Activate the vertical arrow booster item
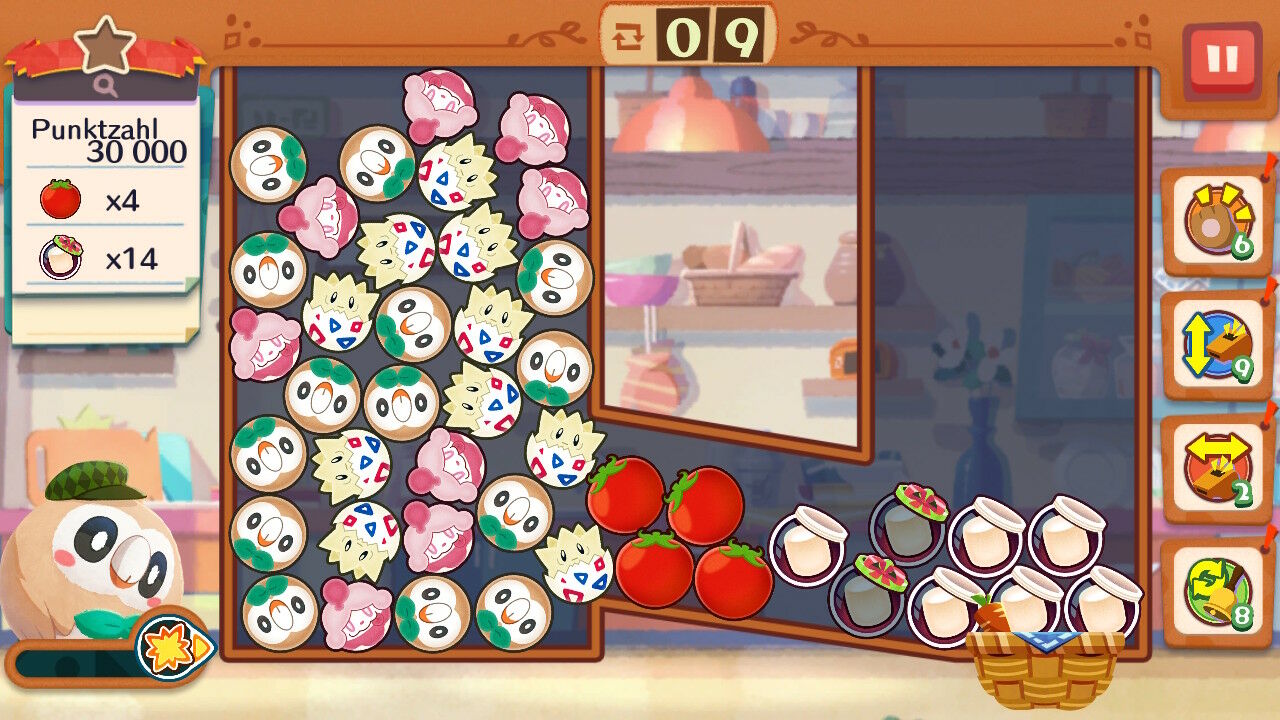Viewport: 1280px width, 720px height. (x=1217, y=346)
